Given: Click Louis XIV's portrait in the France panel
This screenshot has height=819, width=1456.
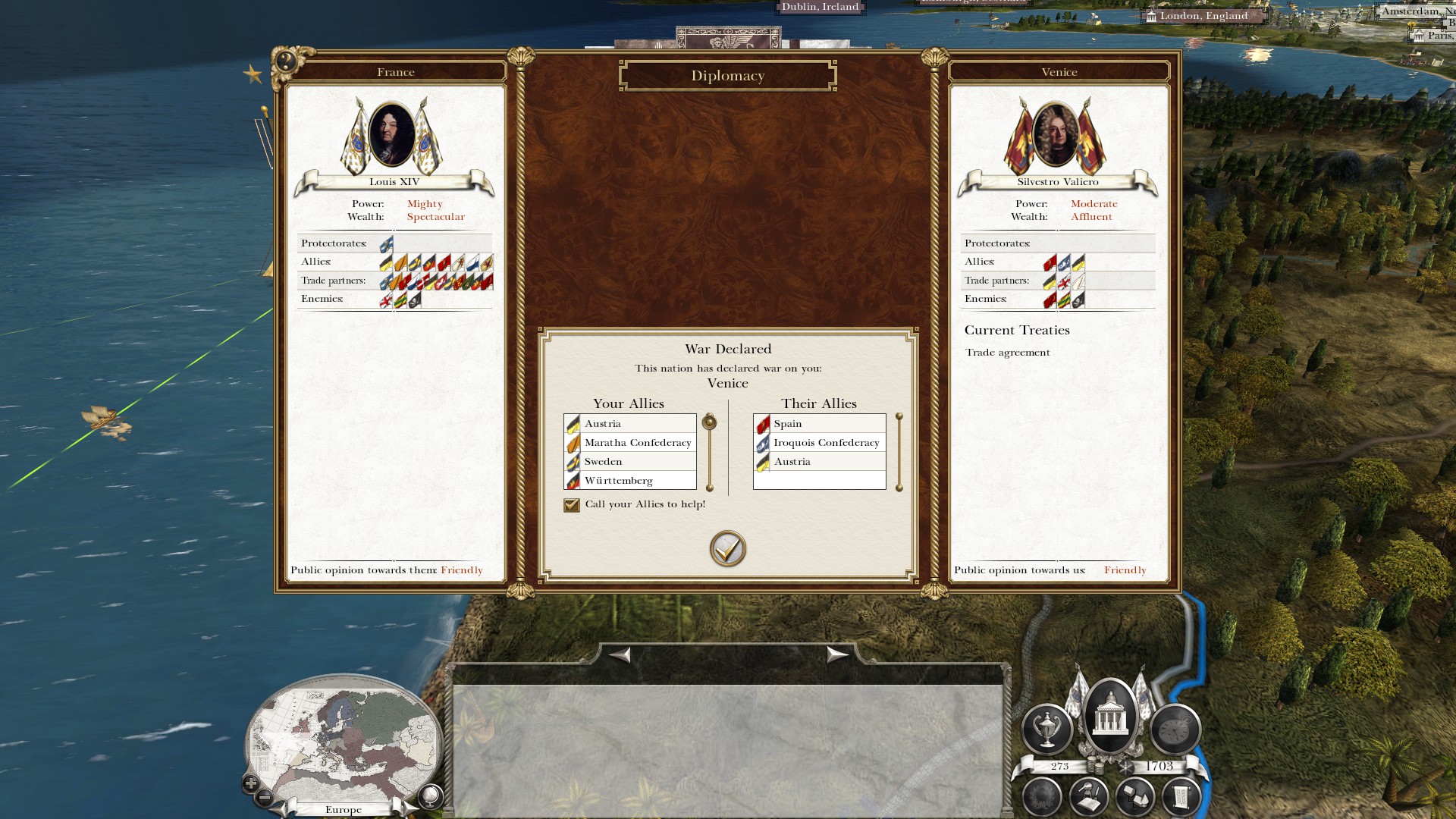Looking at the screenshot, I should tap(392, 135).
